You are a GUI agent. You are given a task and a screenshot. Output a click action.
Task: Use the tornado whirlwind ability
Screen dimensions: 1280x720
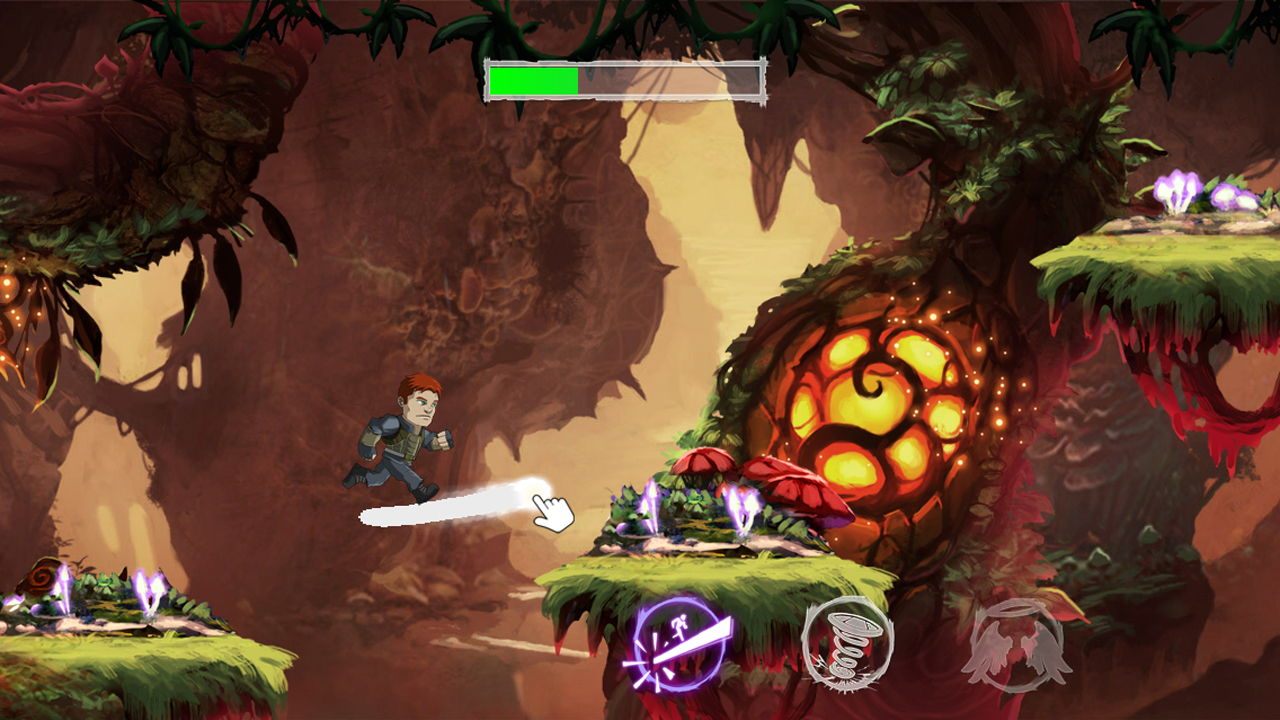pos(847,642)
